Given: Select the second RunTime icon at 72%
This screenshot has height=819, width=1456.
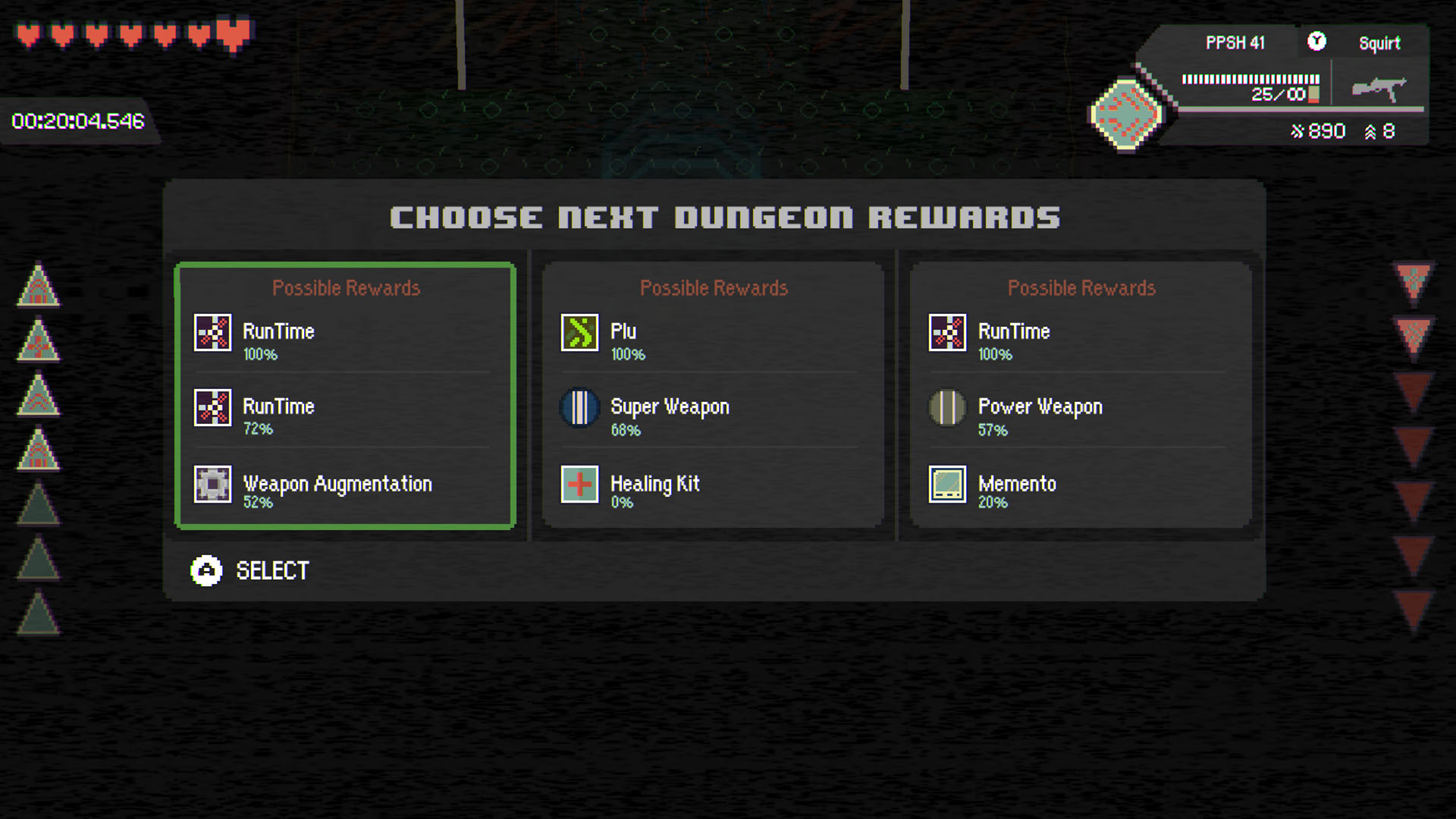Looking at the screenshot, I should tap(213, 407).
